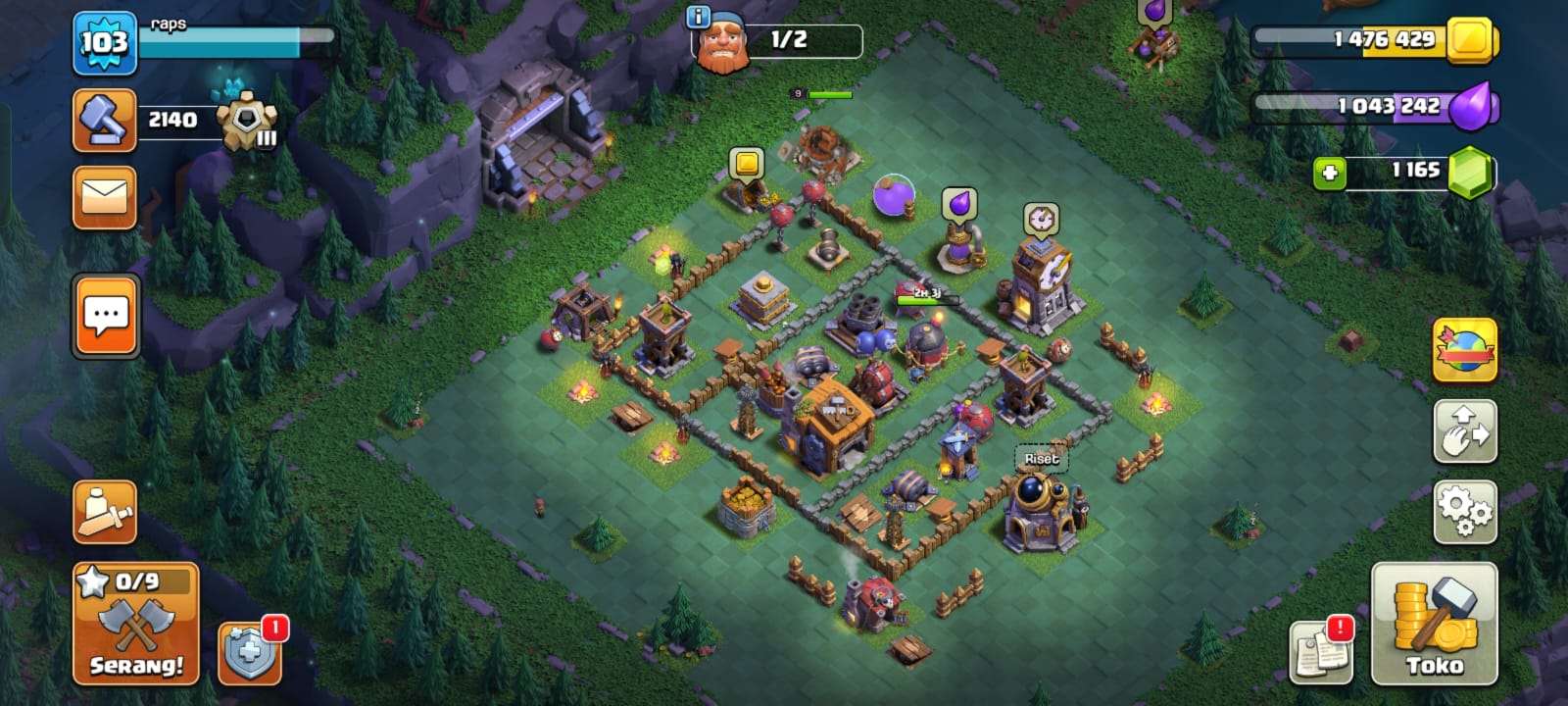Collect elixir from the purple drop bubble
The image size is (1568, 706).
(x=959, y=204)
